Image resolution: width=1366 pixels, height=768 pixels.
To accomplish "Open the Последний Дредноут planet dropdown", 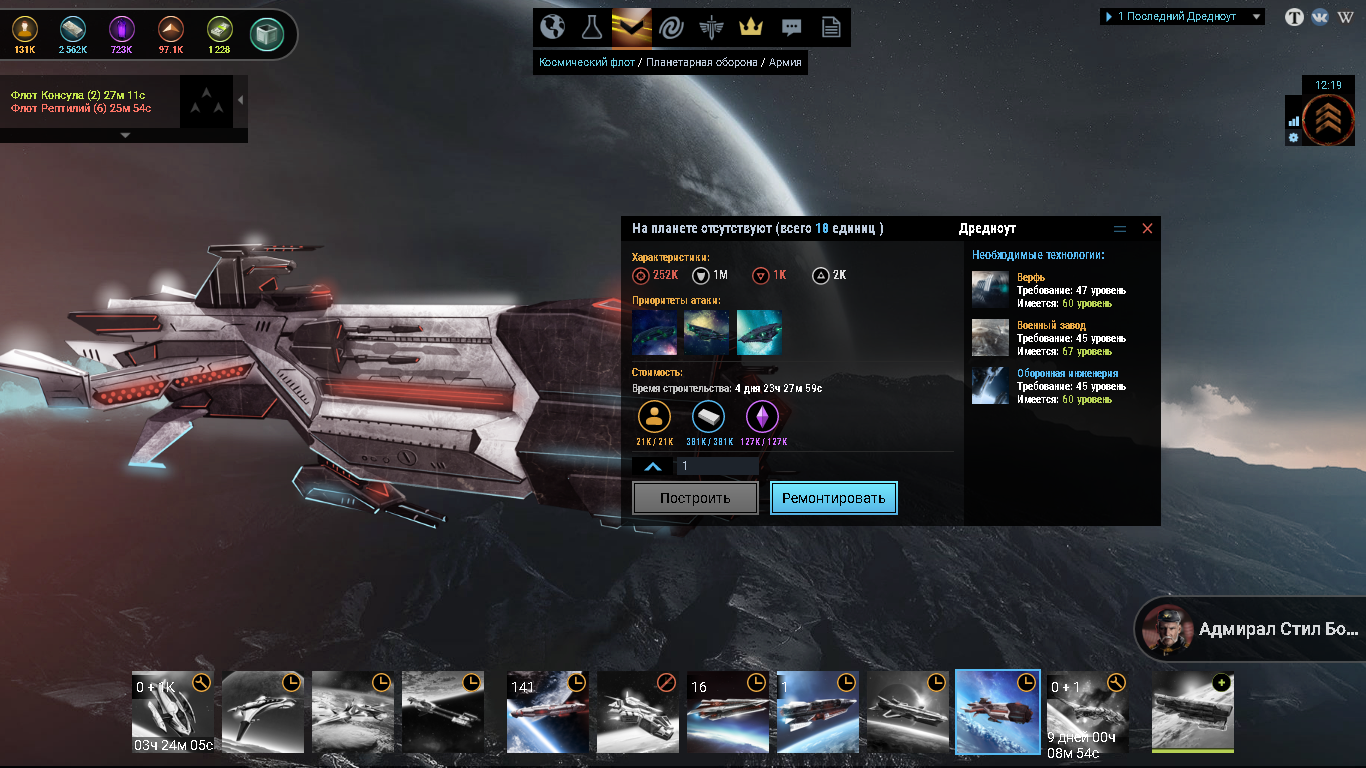I will click(1182, 17).
